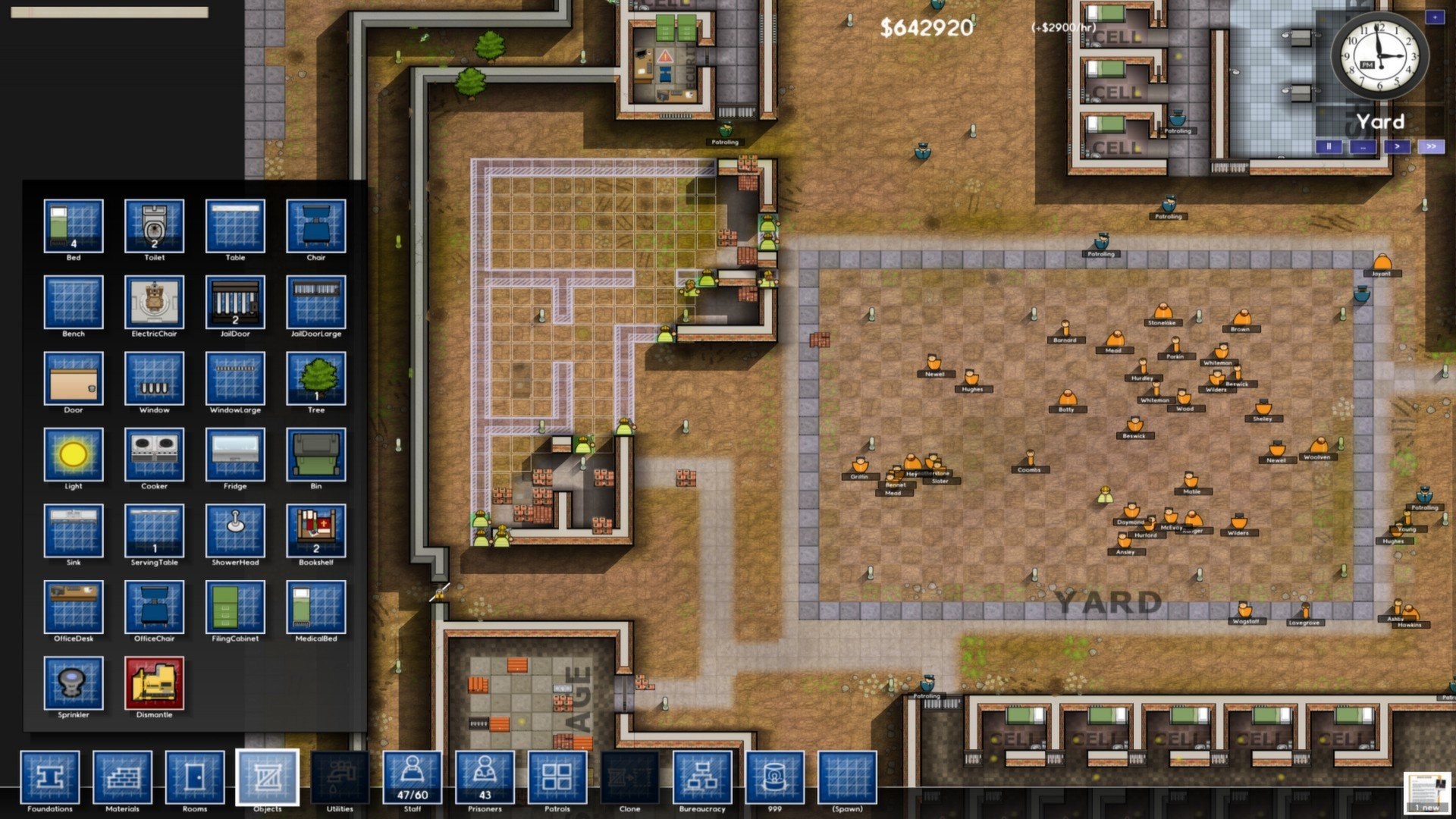Select the Medical Bed object
This screenshot has height=819, width=1456.
click(x=316, y=610)
